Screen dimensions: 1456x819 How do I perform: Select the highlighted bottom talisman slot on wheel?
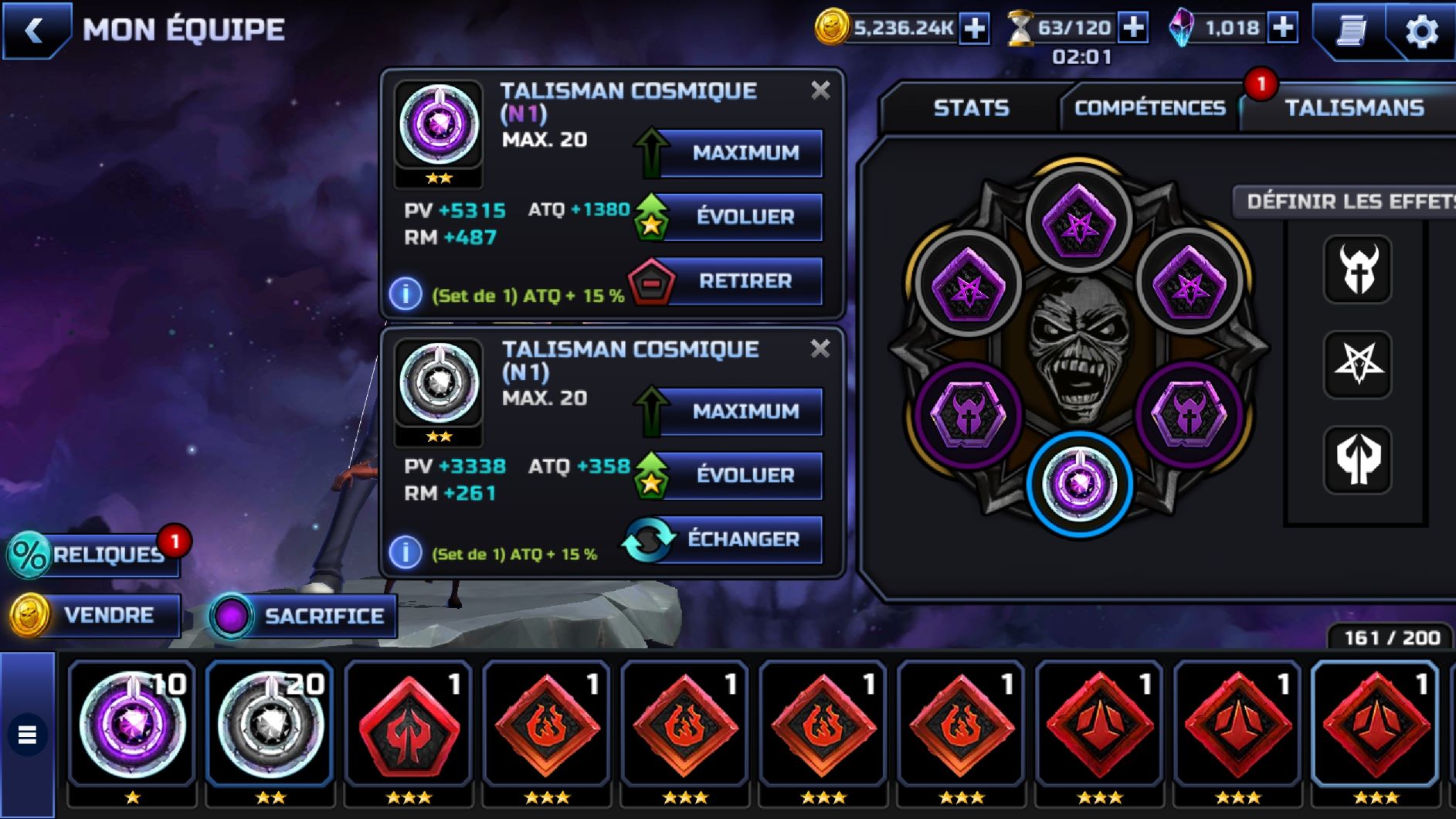[x=1079, y=484]
